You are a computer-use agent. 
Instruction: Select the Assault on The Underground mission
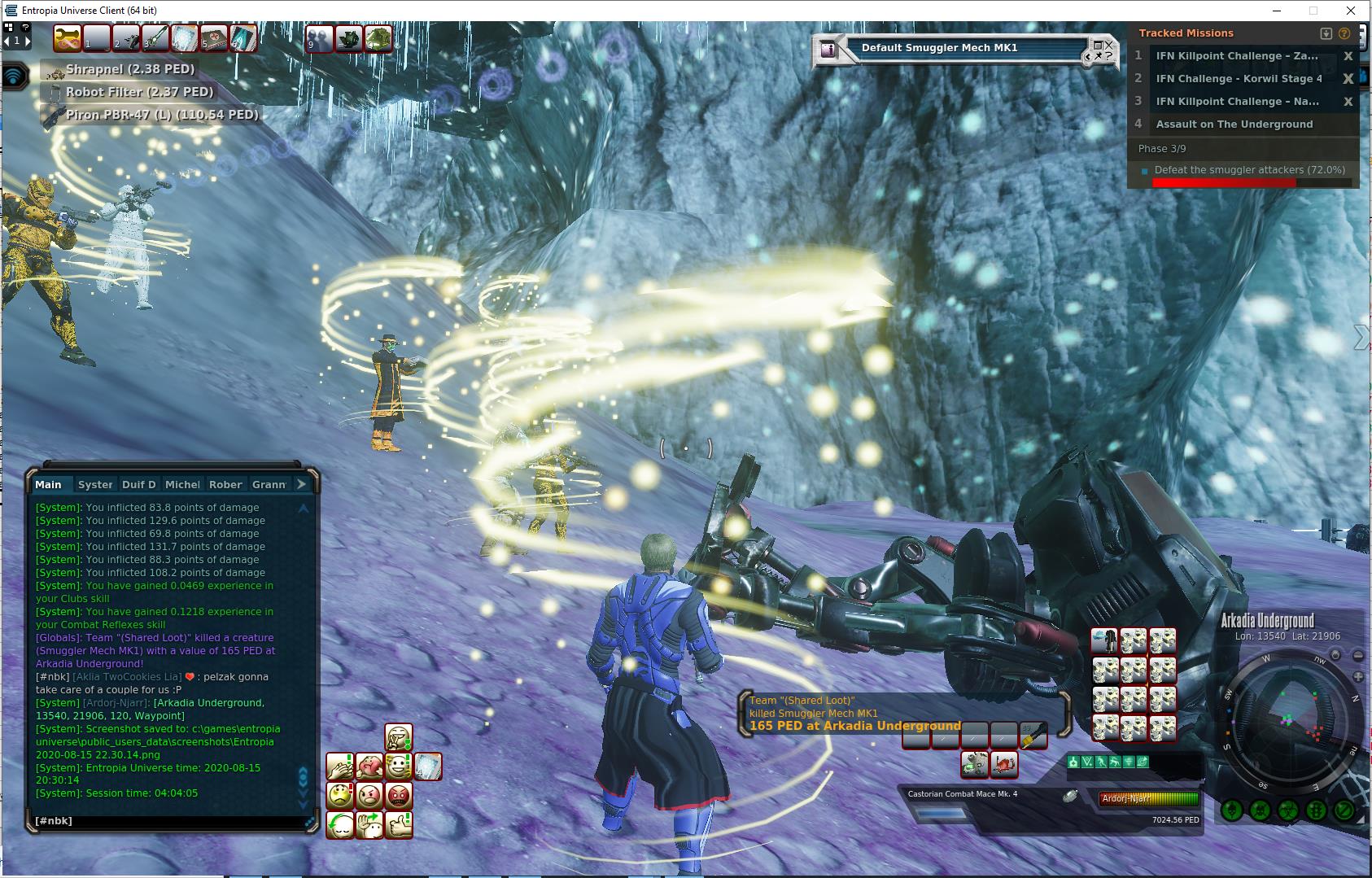(1234, 124)
